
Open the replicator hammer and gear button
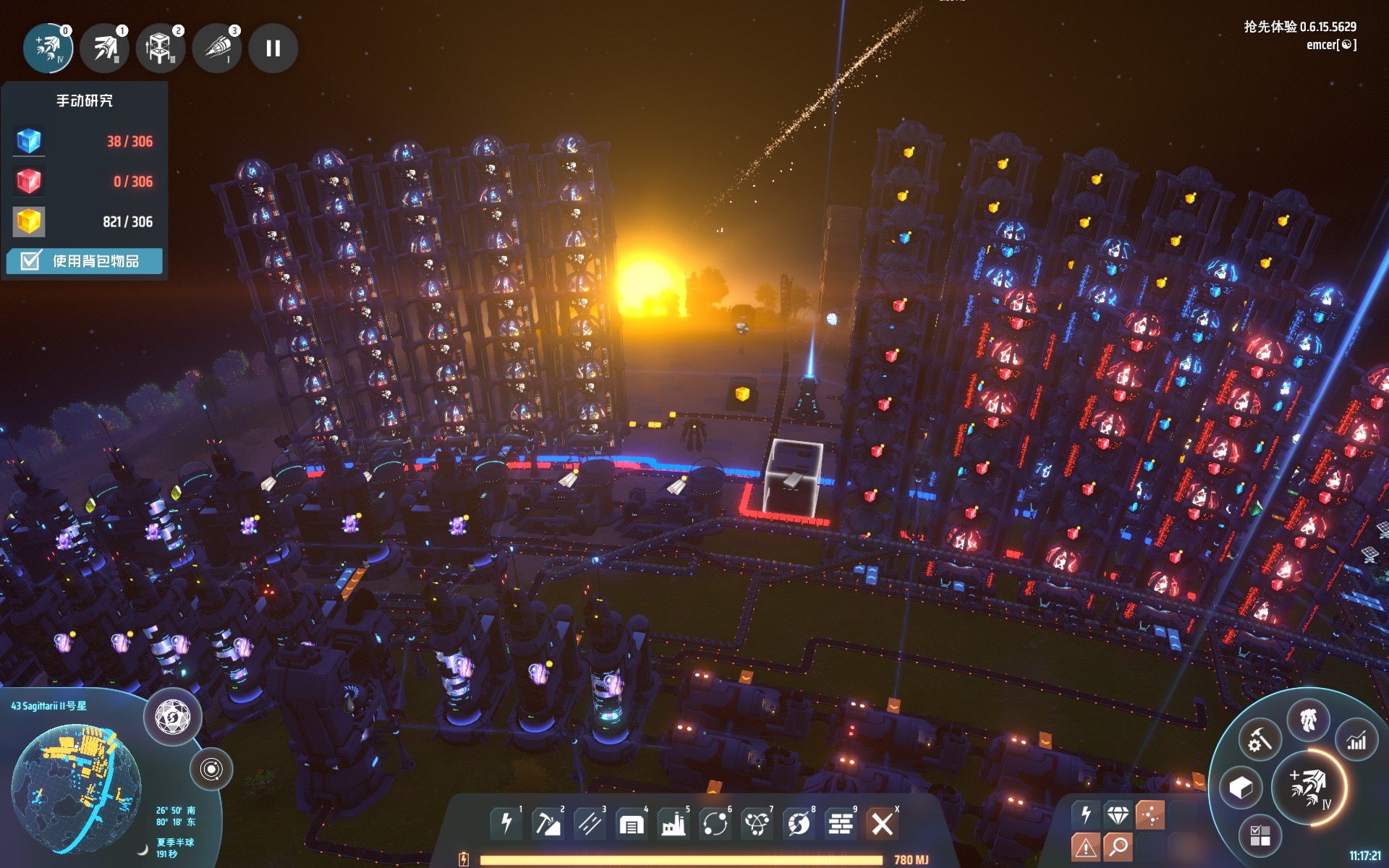tap(1260, 740)
